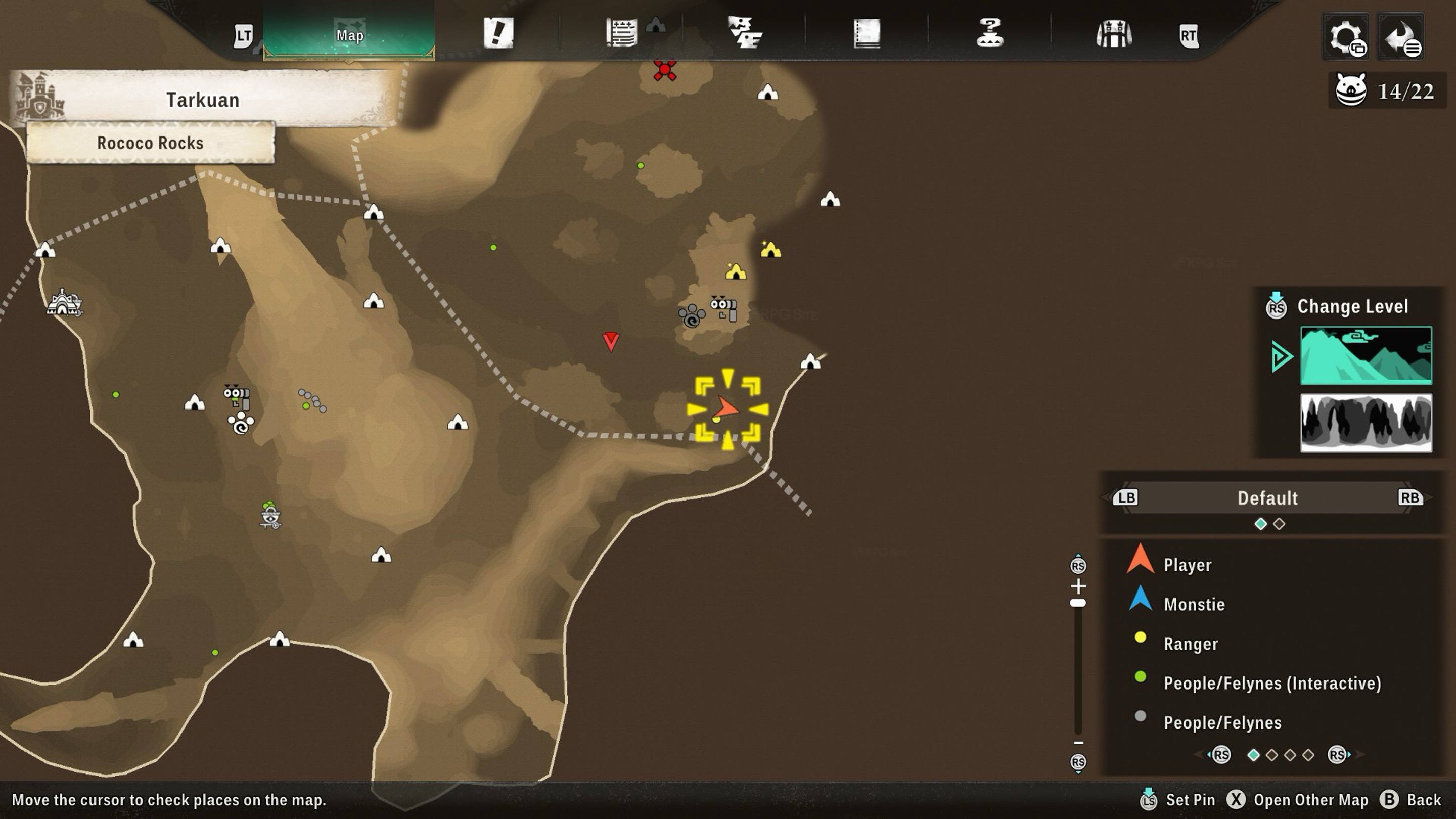The width and height of the screenshot is (1456, 819).
Task: Open the question mark help tab
Action: pos(990,33)
